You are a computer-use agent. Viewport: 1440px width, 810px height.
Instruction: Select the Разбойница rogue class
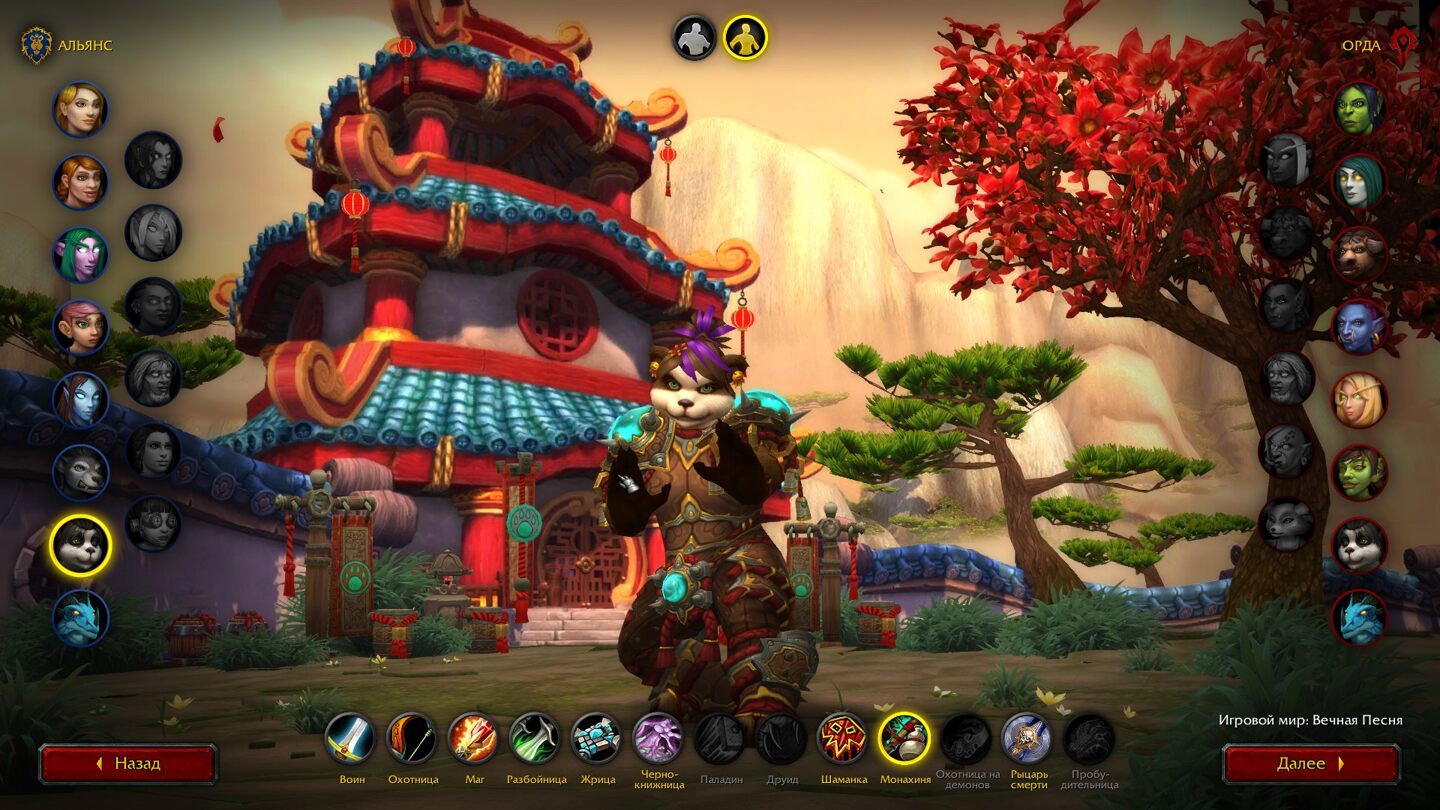(x=535, y=739)
